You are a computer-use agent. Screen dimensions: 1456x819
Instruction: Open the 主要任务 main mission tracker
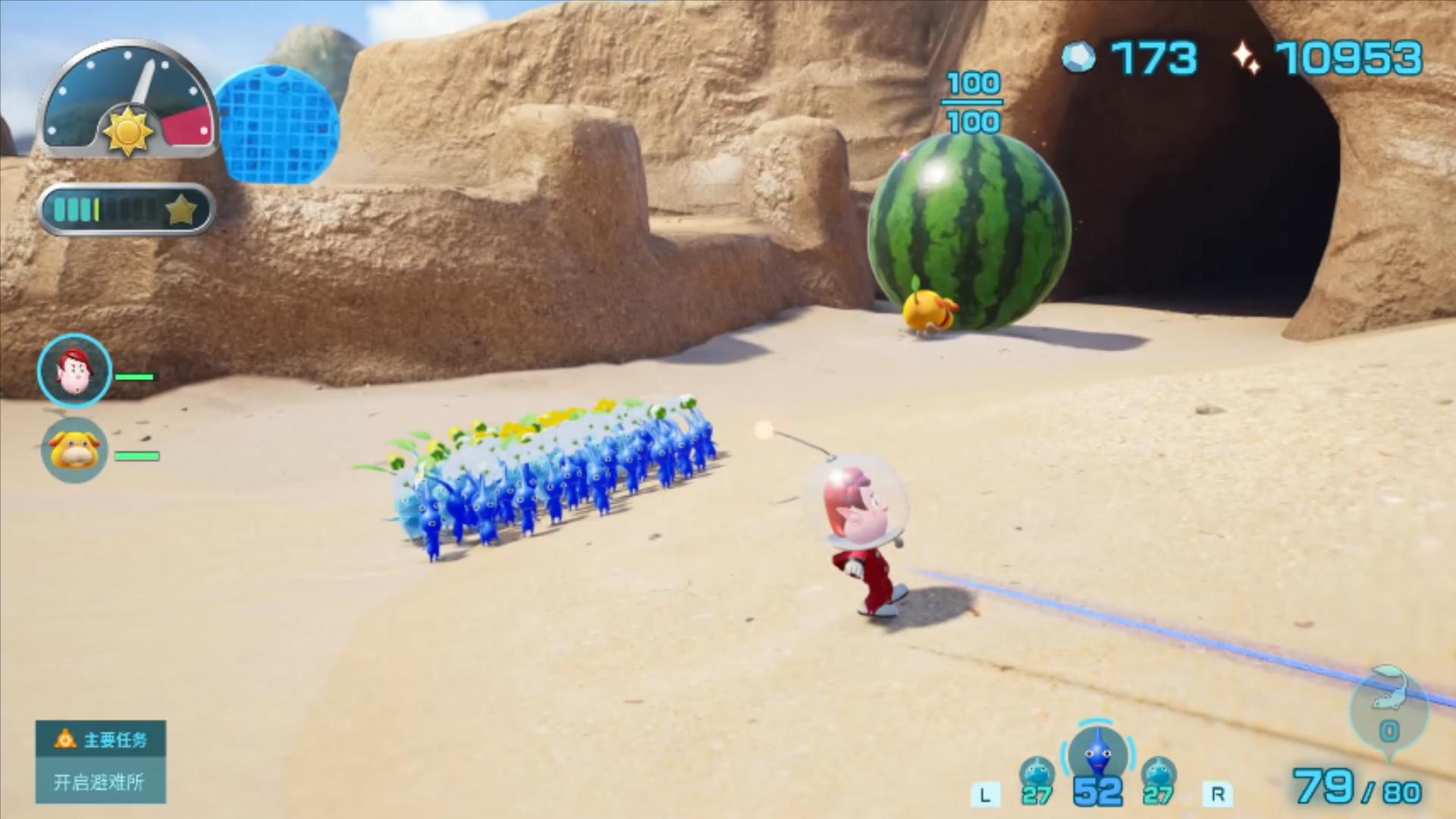pyautogui.click(x=100, y=761)
